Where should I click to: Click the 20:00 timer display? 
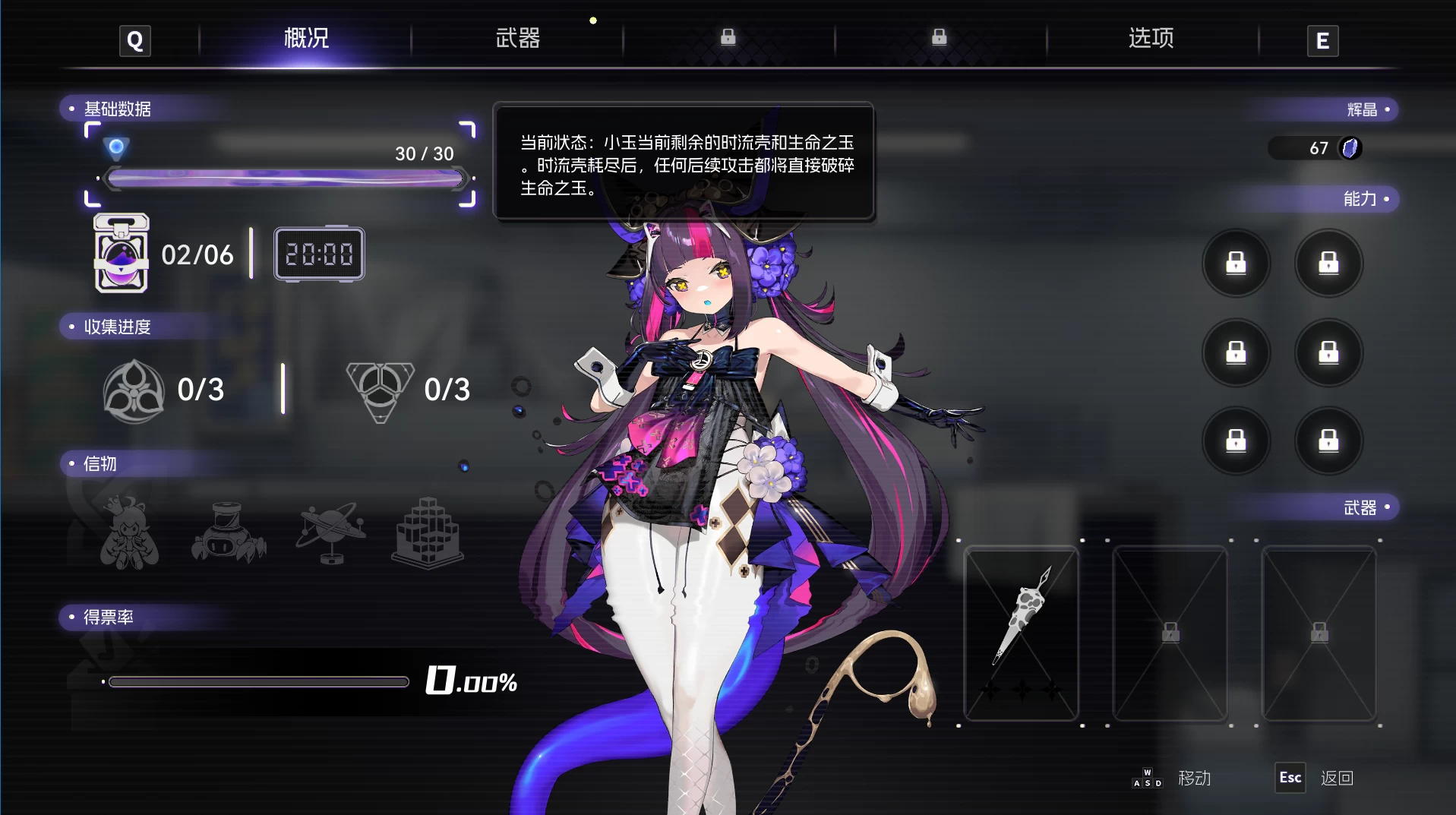(x=319, y=254)
